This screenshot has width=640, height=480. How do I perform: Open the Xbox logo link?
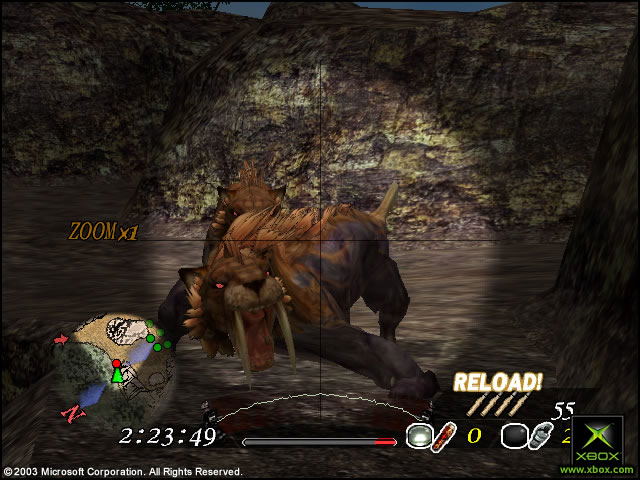[x=599, y=444]
